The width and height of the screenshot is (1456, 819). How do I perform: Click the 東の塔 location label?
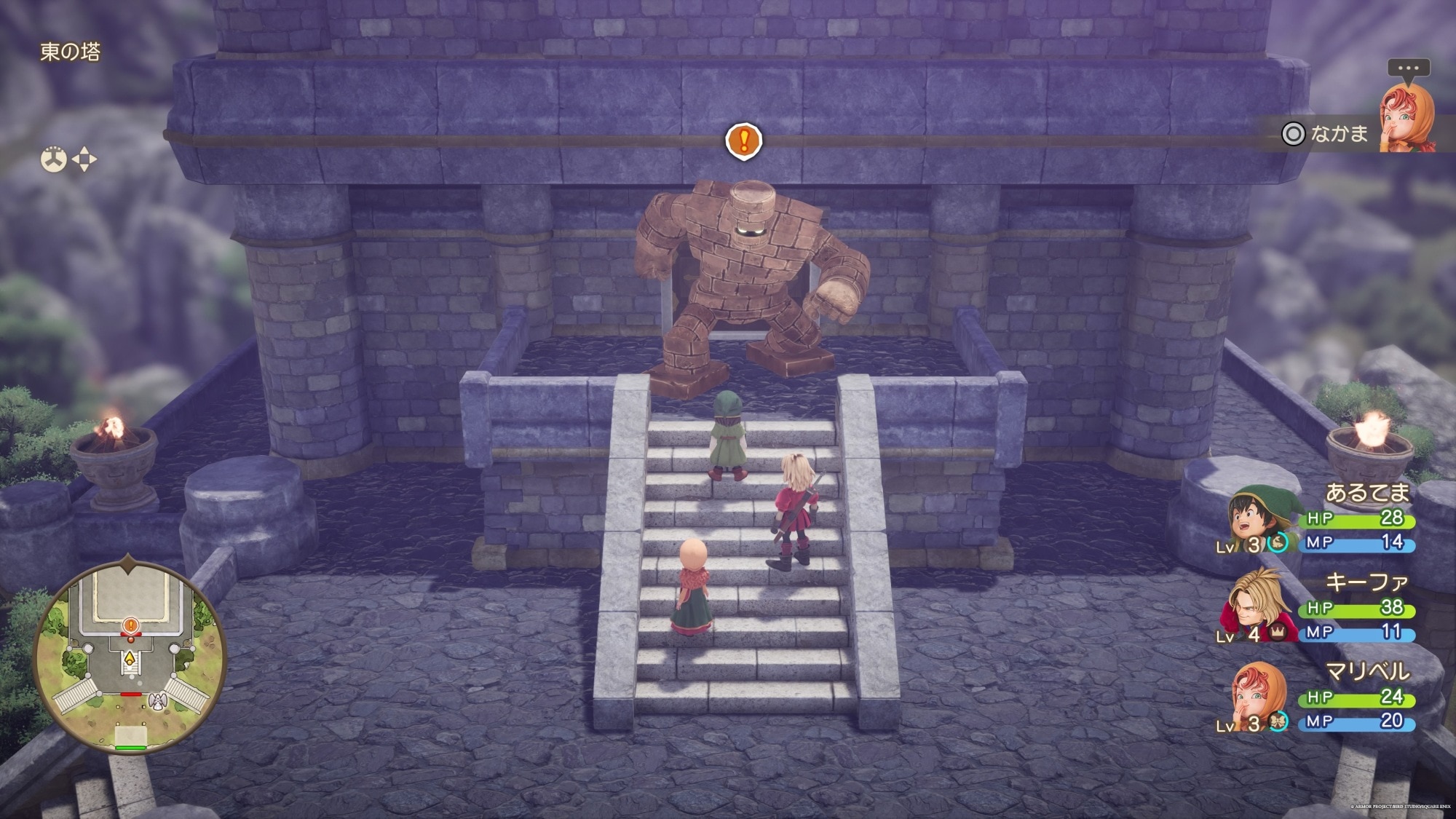pos(70,52)
